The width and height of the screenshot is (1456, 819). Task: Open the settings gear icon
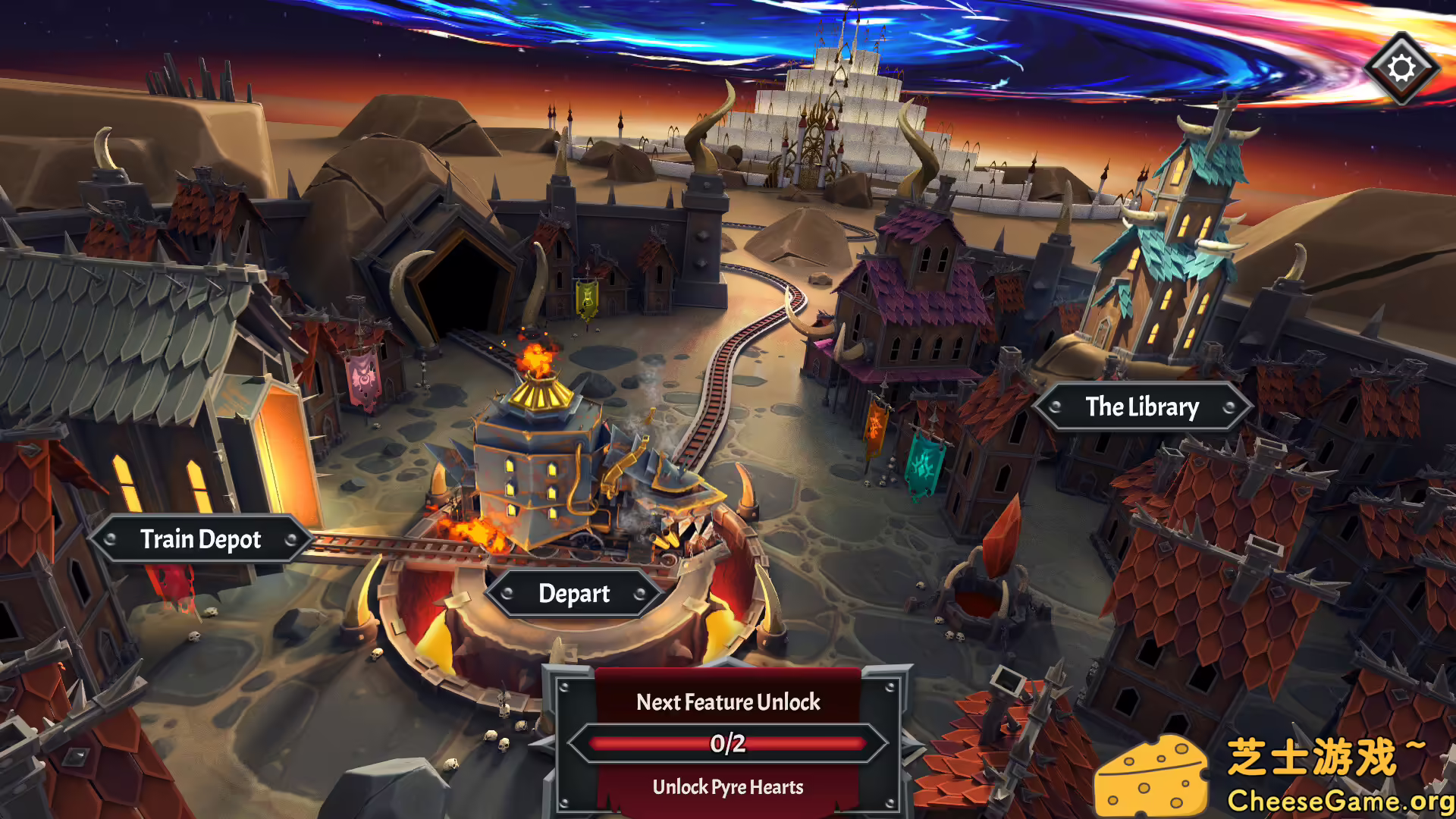point(1401,68)
